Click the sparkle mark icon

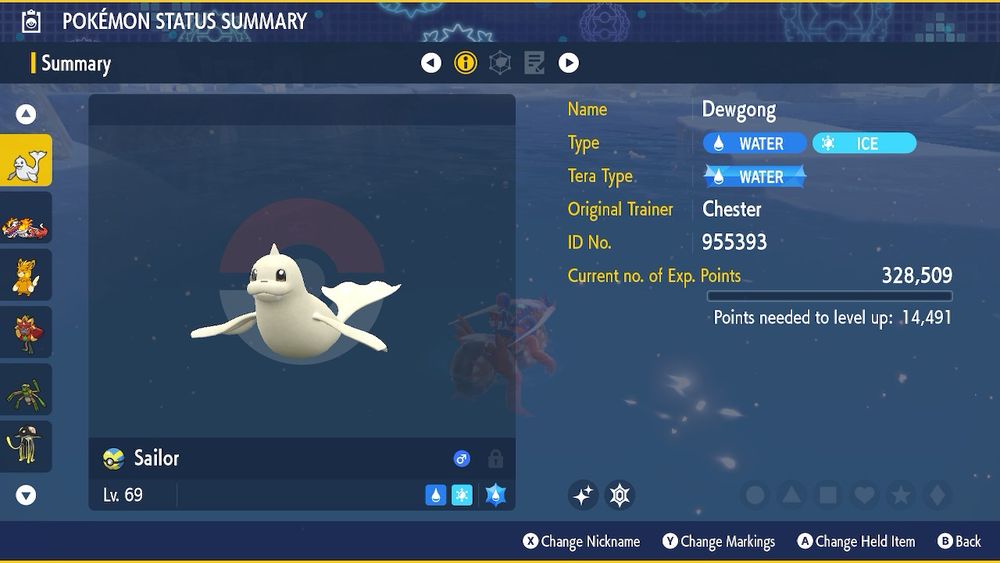coord(584,494)
